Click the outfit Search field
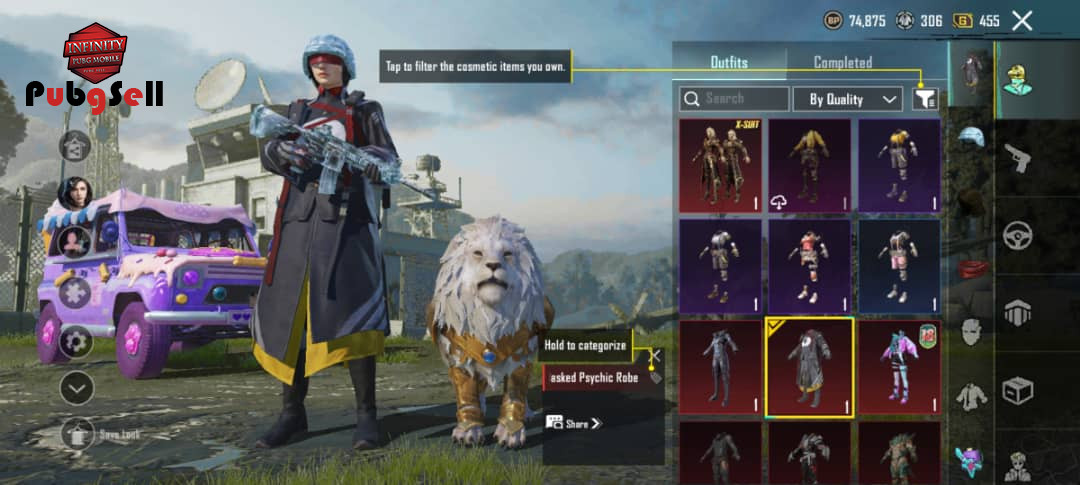1080x485 pixels. [x=735, y=99]
